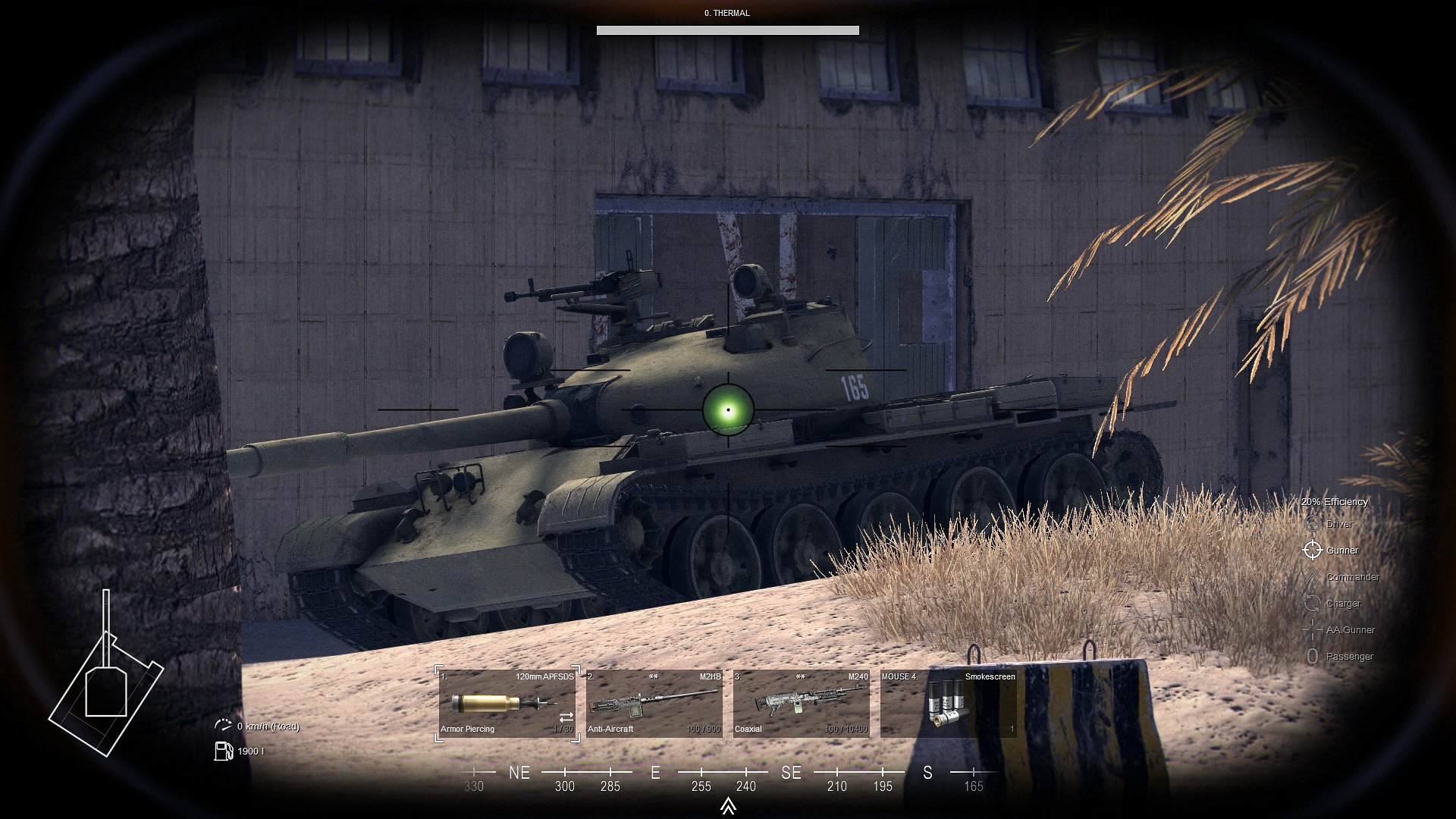This screenshot has width=1456, height=819.
Task: Switch to the Charger position
Action: [x=1342, y=604]
